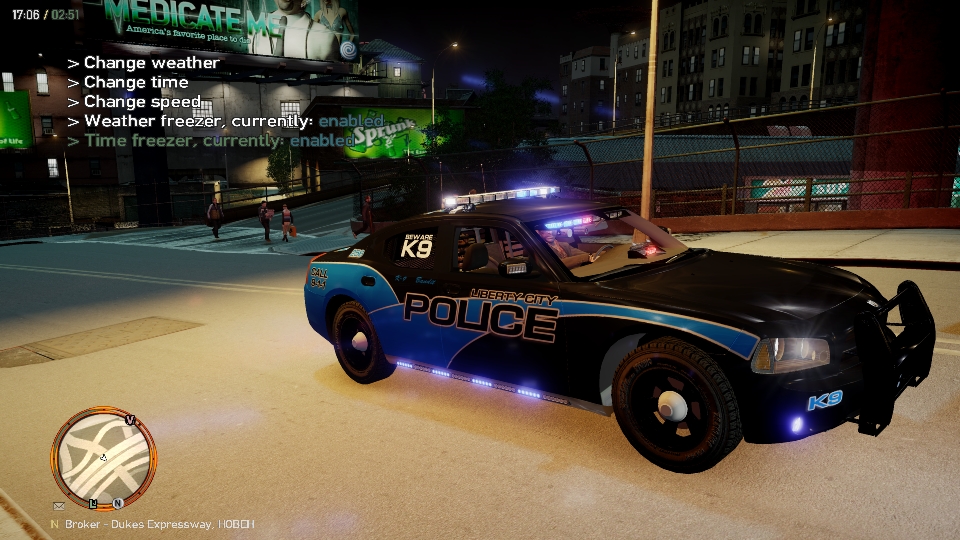The height and width of the screenshot is (540, 960).
Task: Choose the Change speed entry
Action: [141, 102]
